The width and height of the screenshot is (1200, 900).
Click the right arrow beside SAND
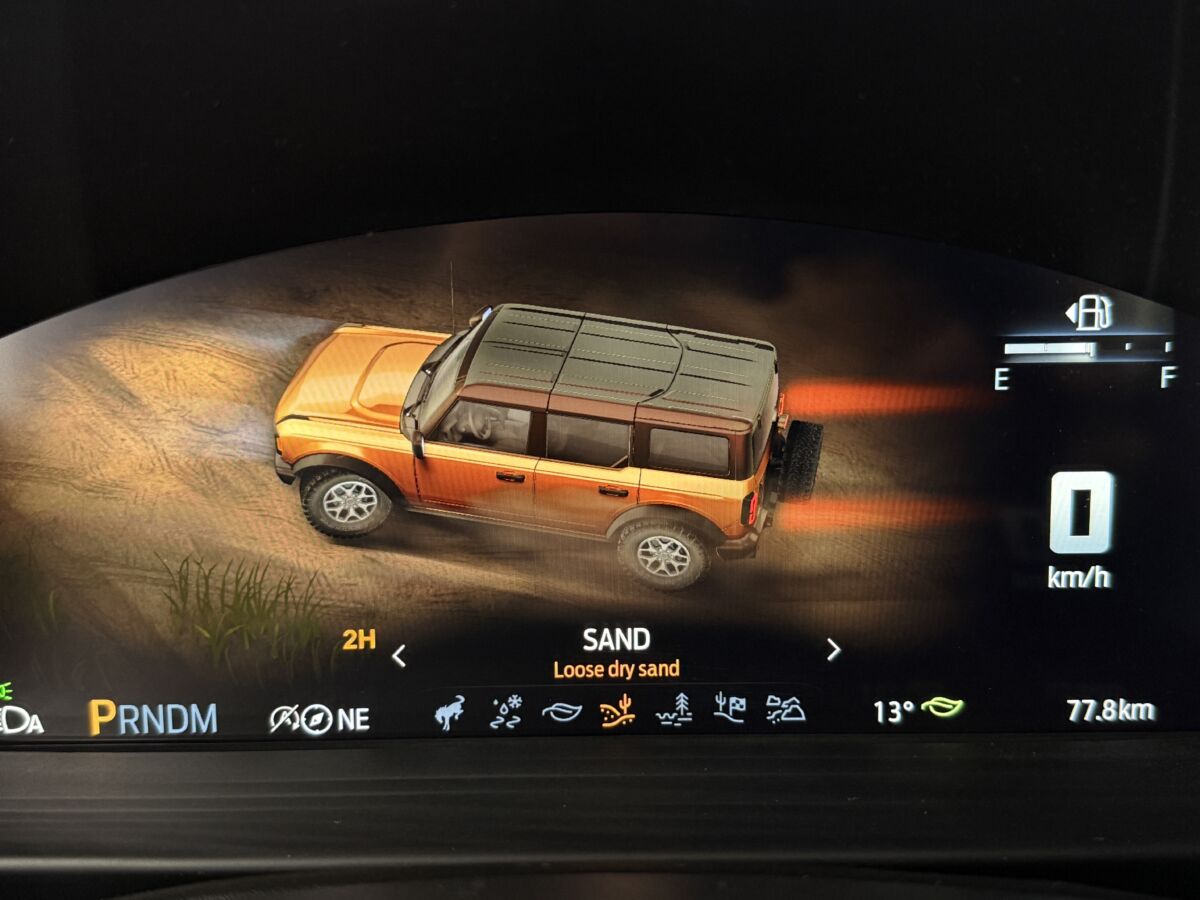833,650
